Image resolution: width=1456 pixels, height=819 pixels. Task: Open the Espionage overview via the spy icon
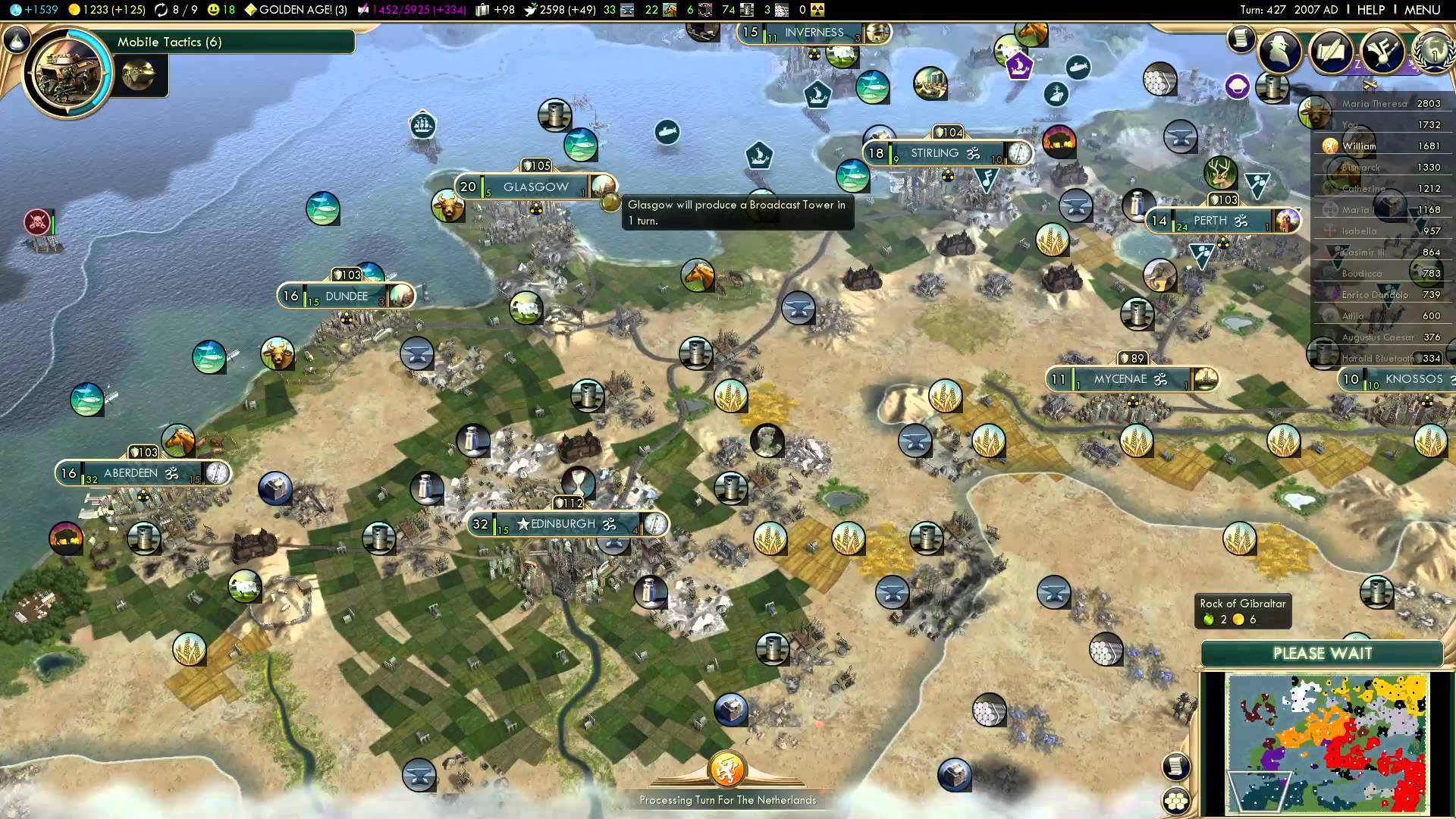tap(1279, 53)
